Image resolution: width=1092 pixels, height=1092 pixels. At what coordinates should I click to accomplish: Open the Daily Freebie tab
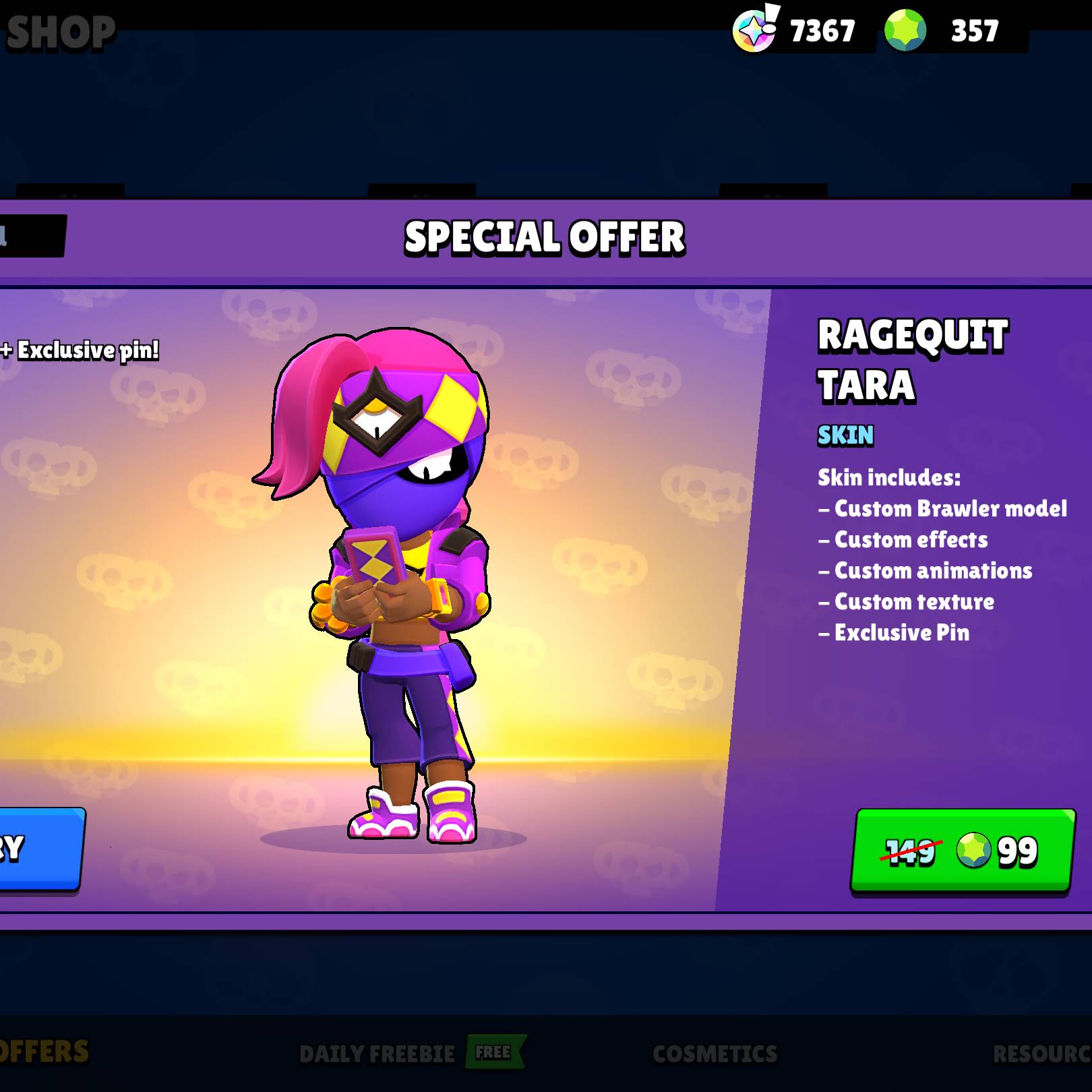377,1054
